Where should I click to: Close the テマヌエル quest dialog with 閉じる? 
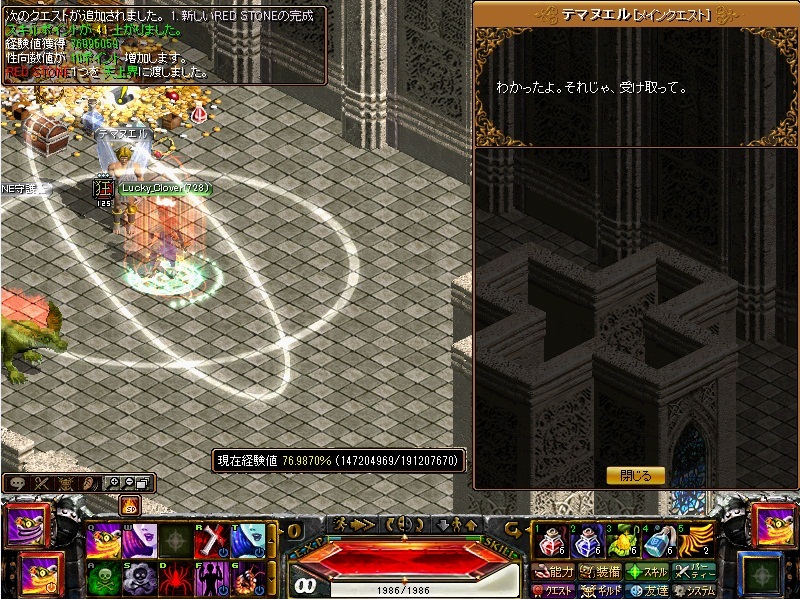click(635, 476)
